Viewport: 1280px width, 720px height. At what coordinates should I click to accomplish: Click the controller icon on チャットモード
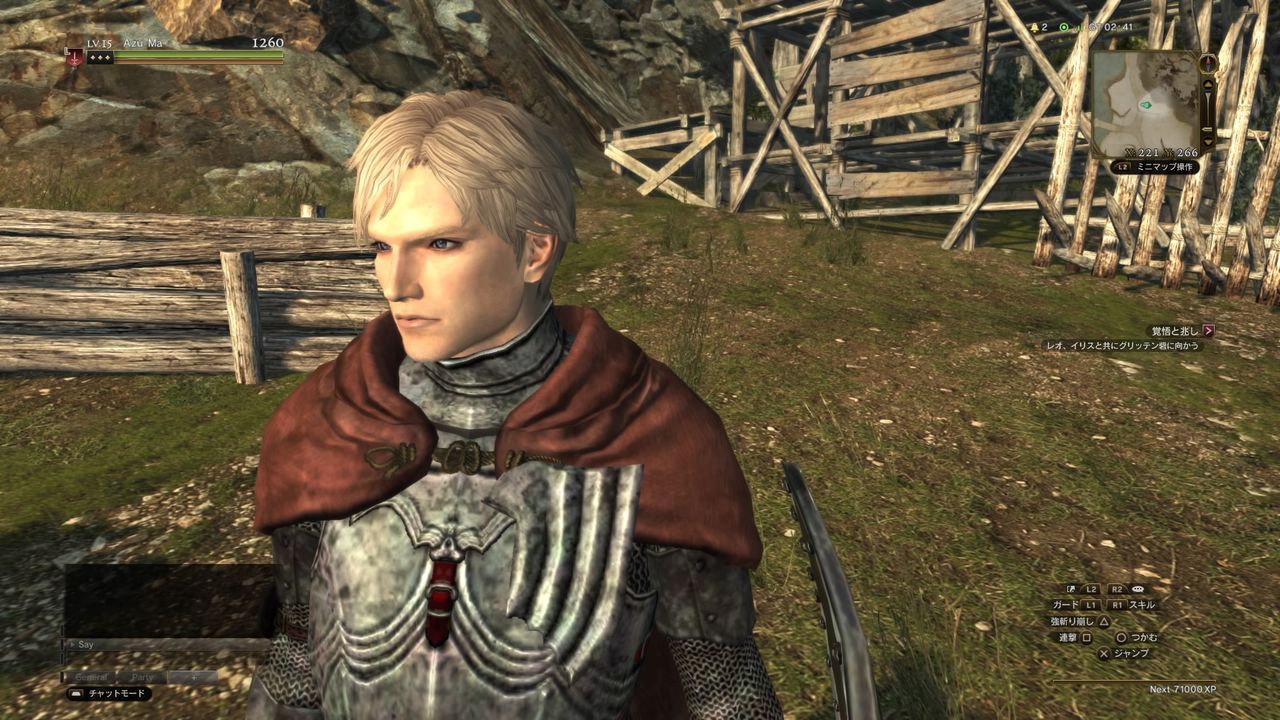click(x=77, y=693)
